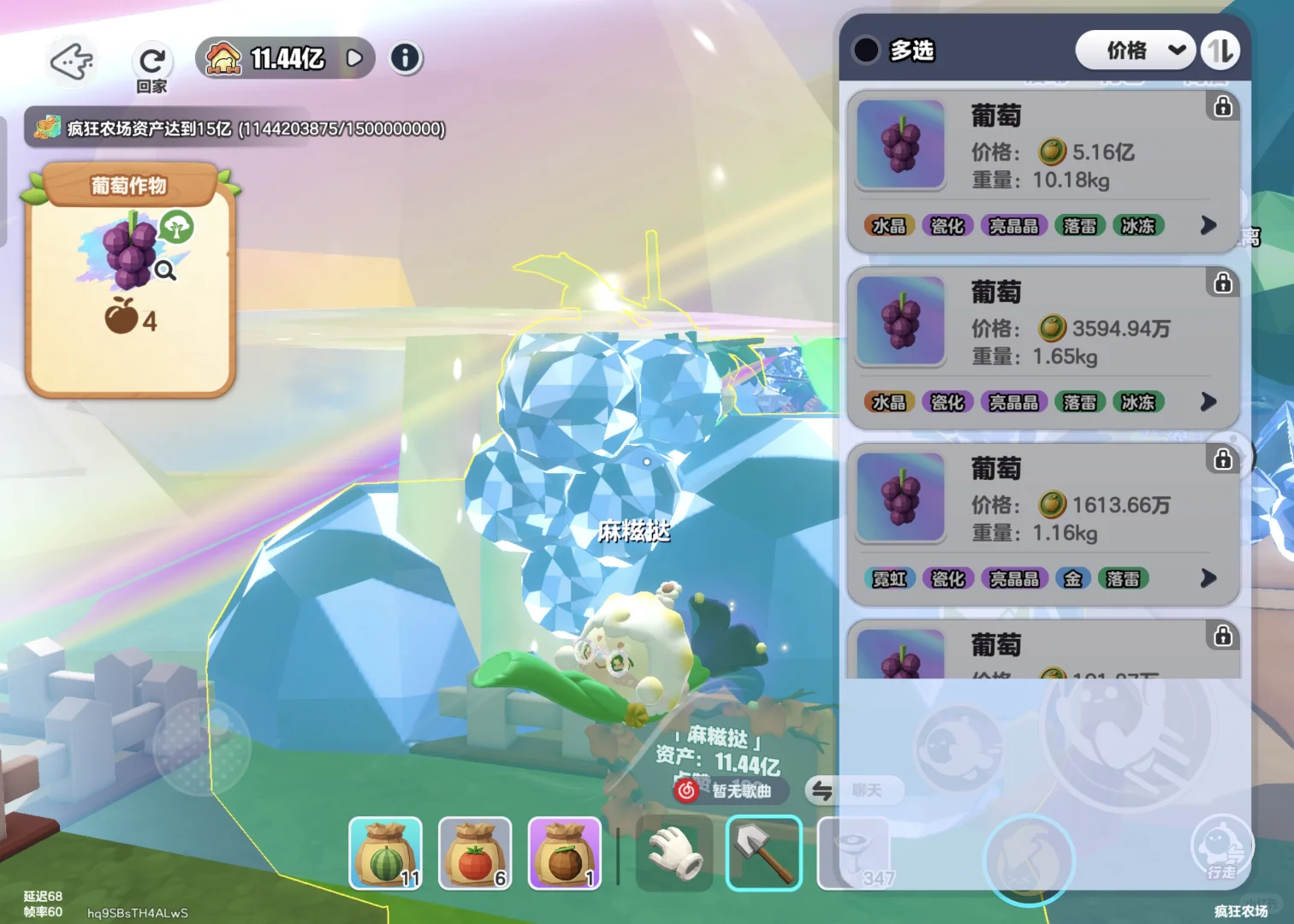This screenshot has width=1294, height=924.
Task: Expand mutation tags of the 1.16kg grape
Action: point(1208,578)
